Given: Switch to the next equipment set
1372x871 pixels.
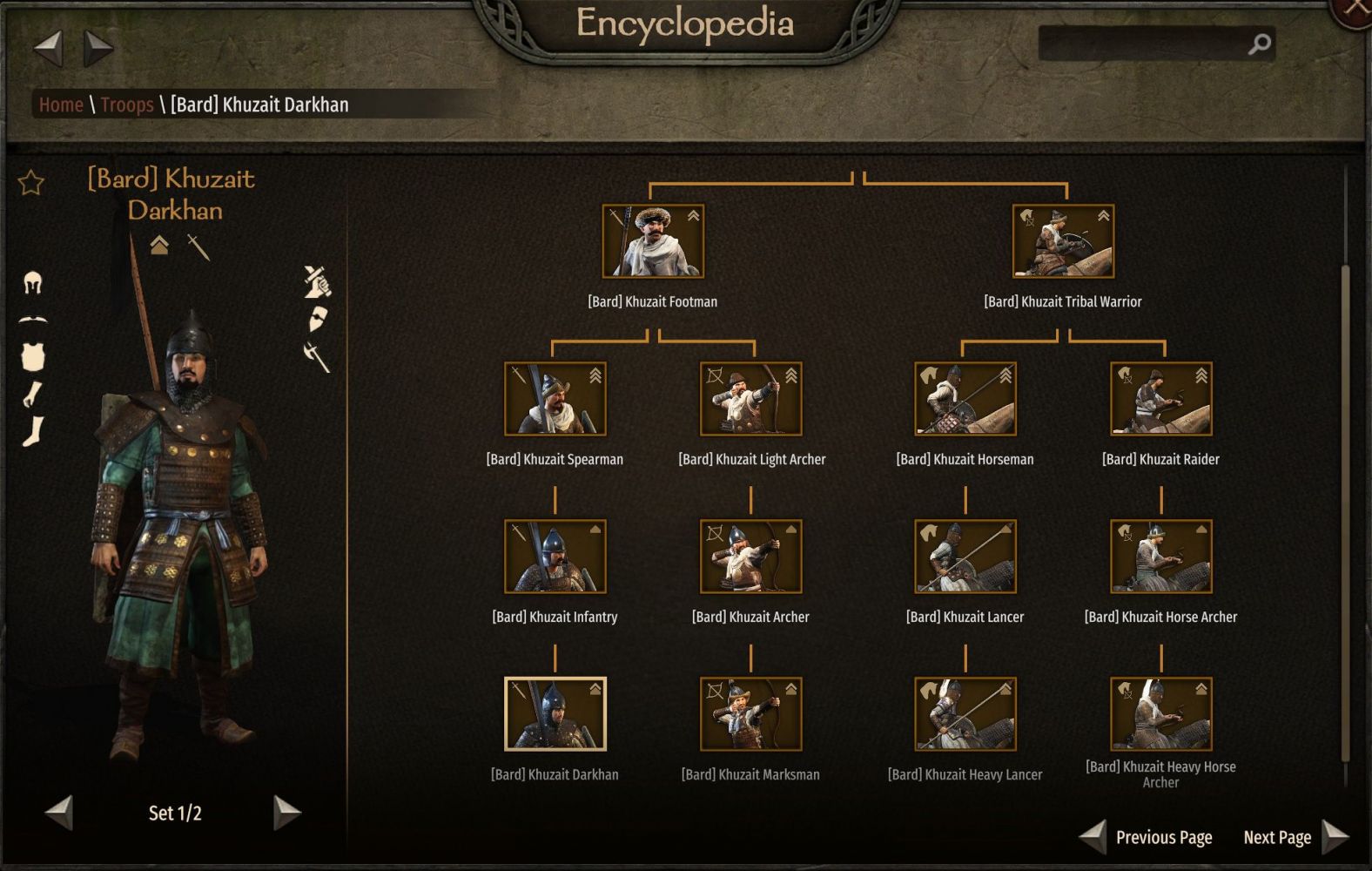Looking at the screenshot, I should pyautogui.click(x=286, y=813).
